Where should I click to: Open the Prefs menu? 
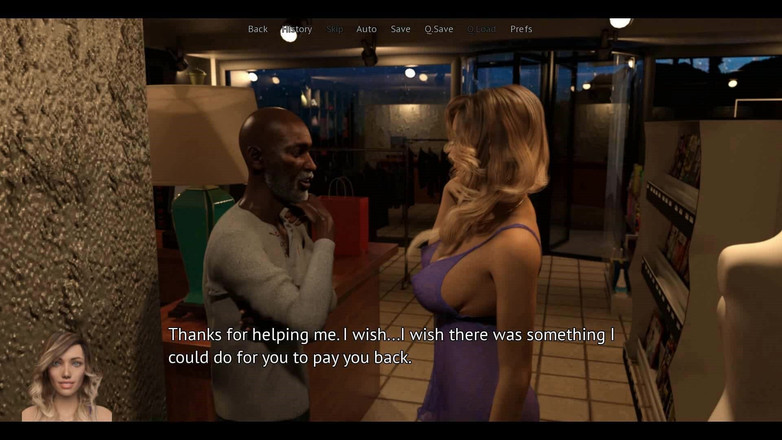(521, 29)
